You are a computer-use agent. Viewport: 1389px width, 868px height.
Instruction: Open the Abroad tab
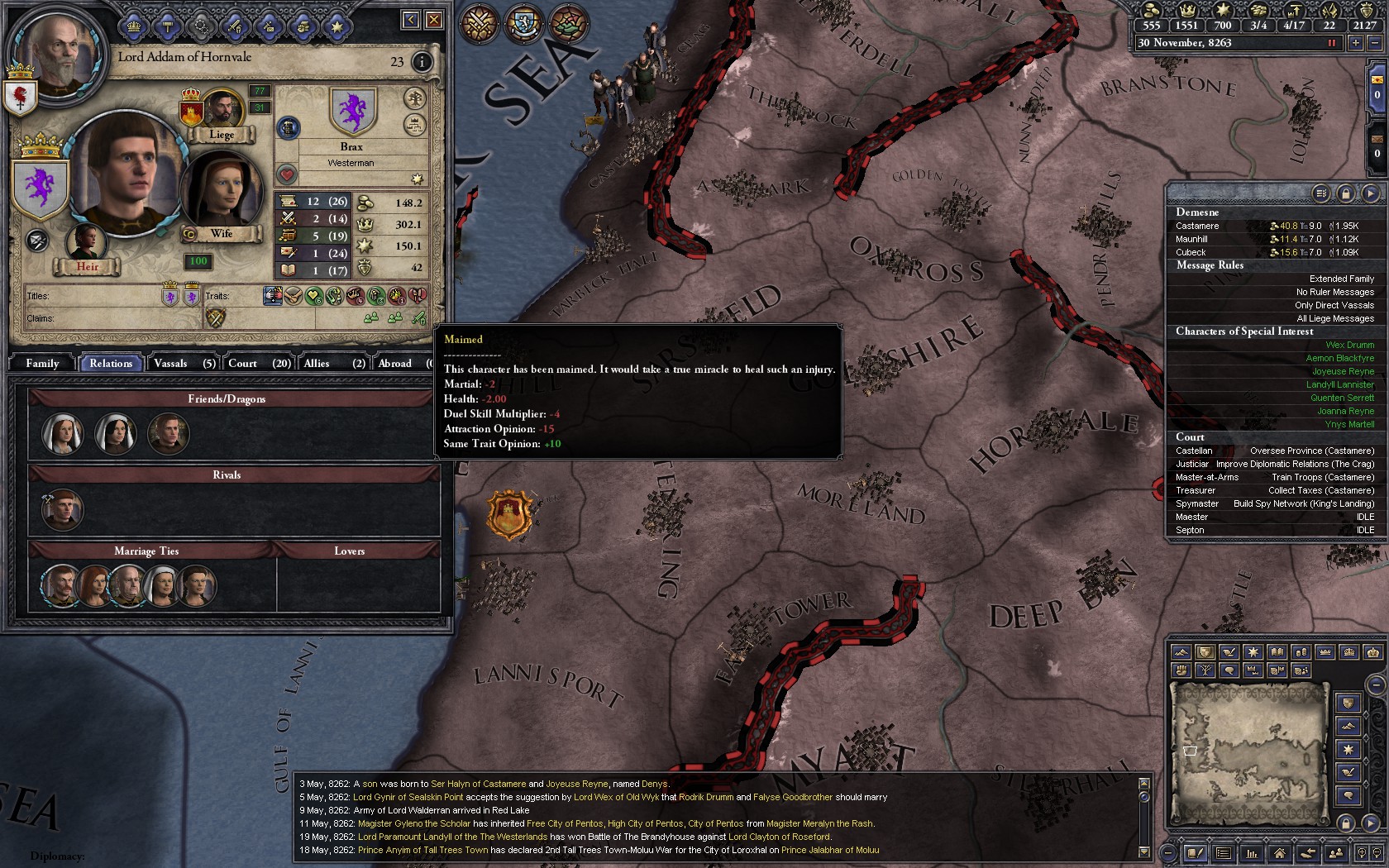(402, 363)
